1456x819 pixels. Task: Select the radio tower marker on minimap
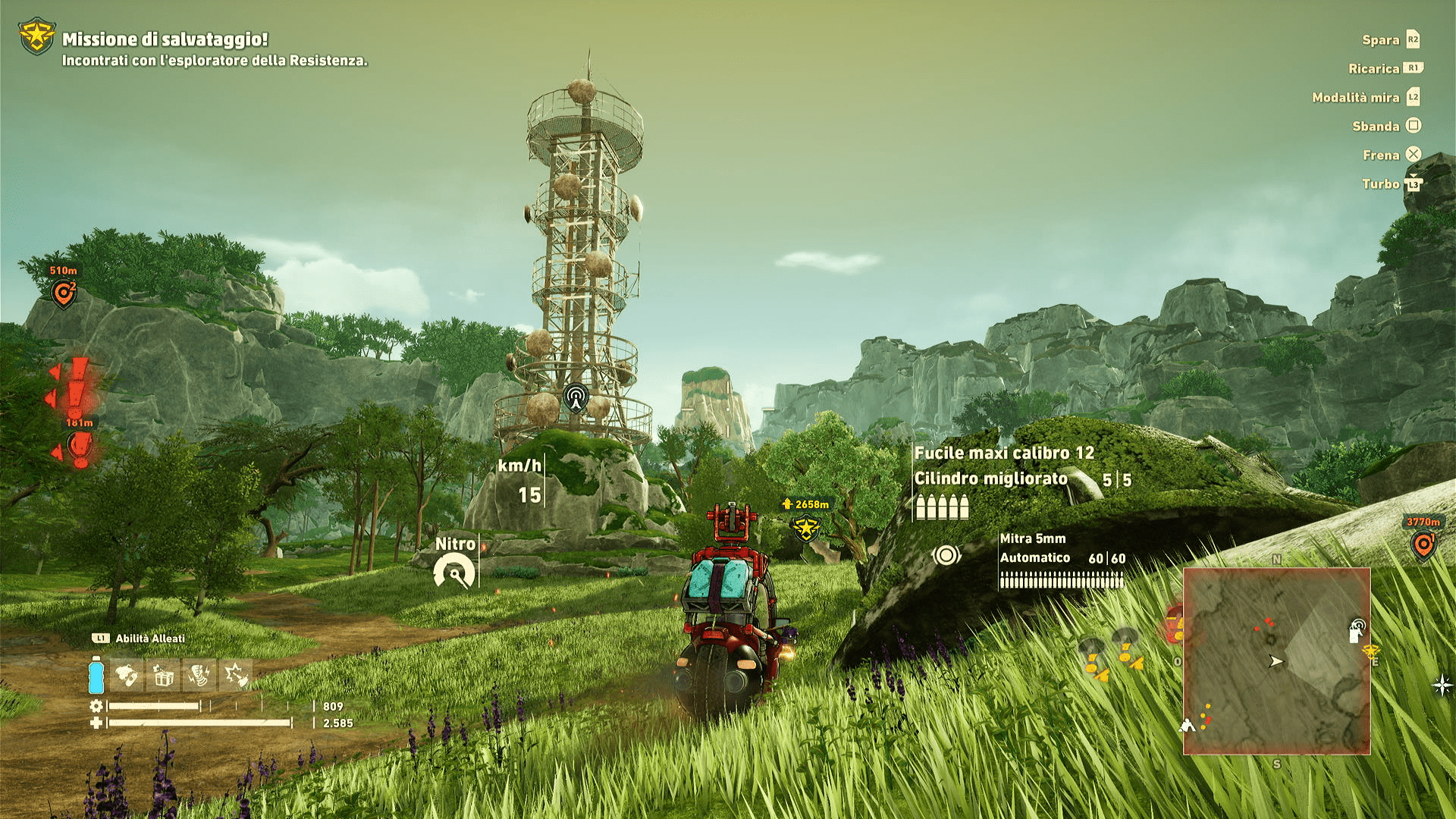click(x=1357, y=629)
